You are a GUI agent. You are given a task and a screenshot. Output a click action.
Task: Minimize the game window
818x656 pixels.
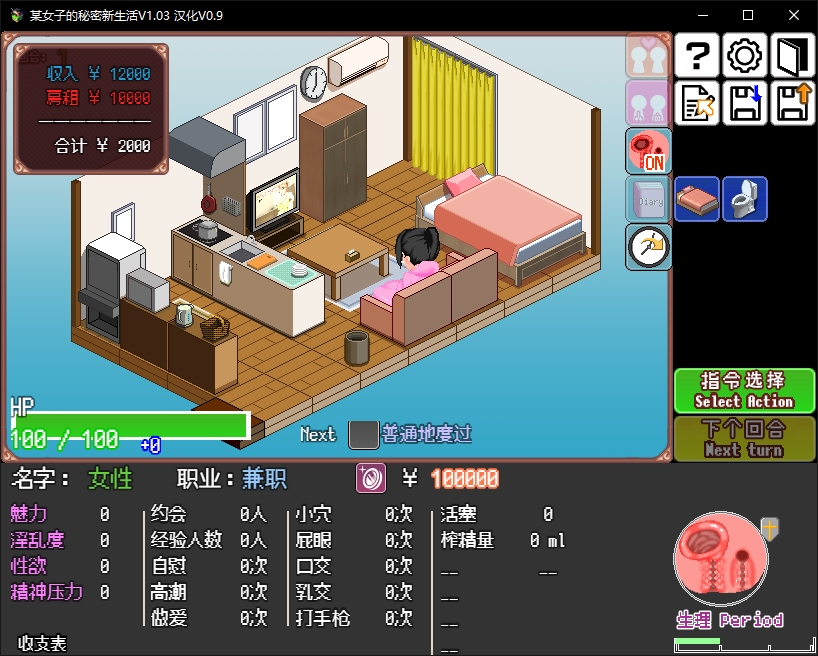coord(702,15)
